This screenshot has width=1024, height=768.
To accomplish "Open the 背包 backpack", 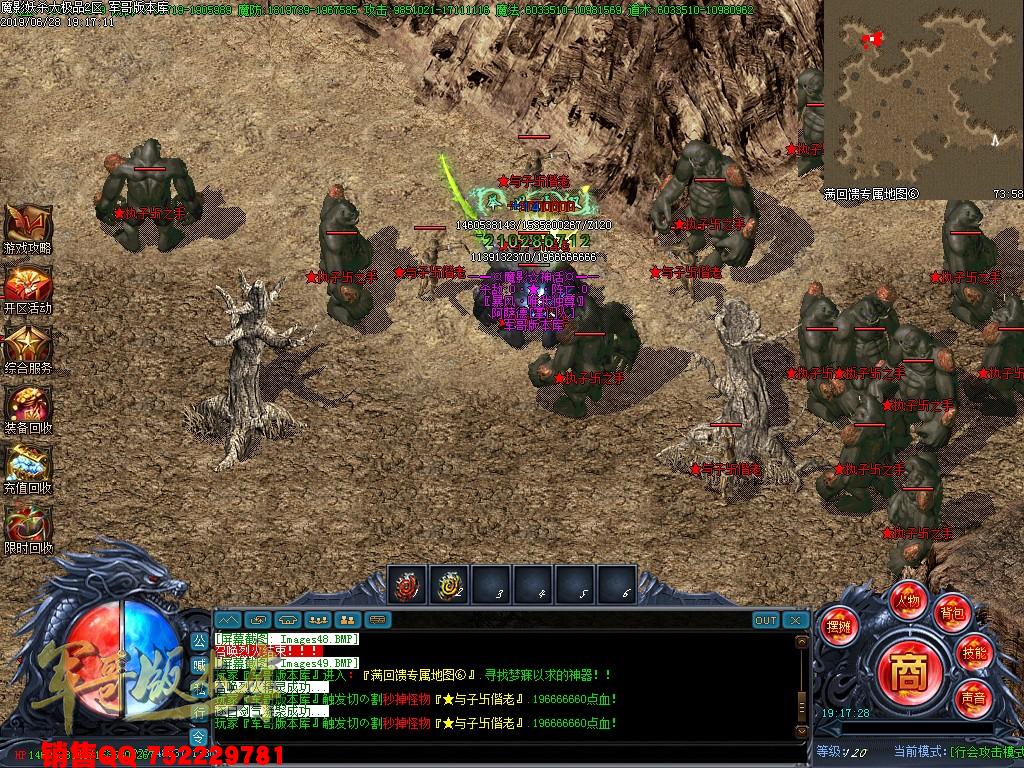I will [951, 612].
